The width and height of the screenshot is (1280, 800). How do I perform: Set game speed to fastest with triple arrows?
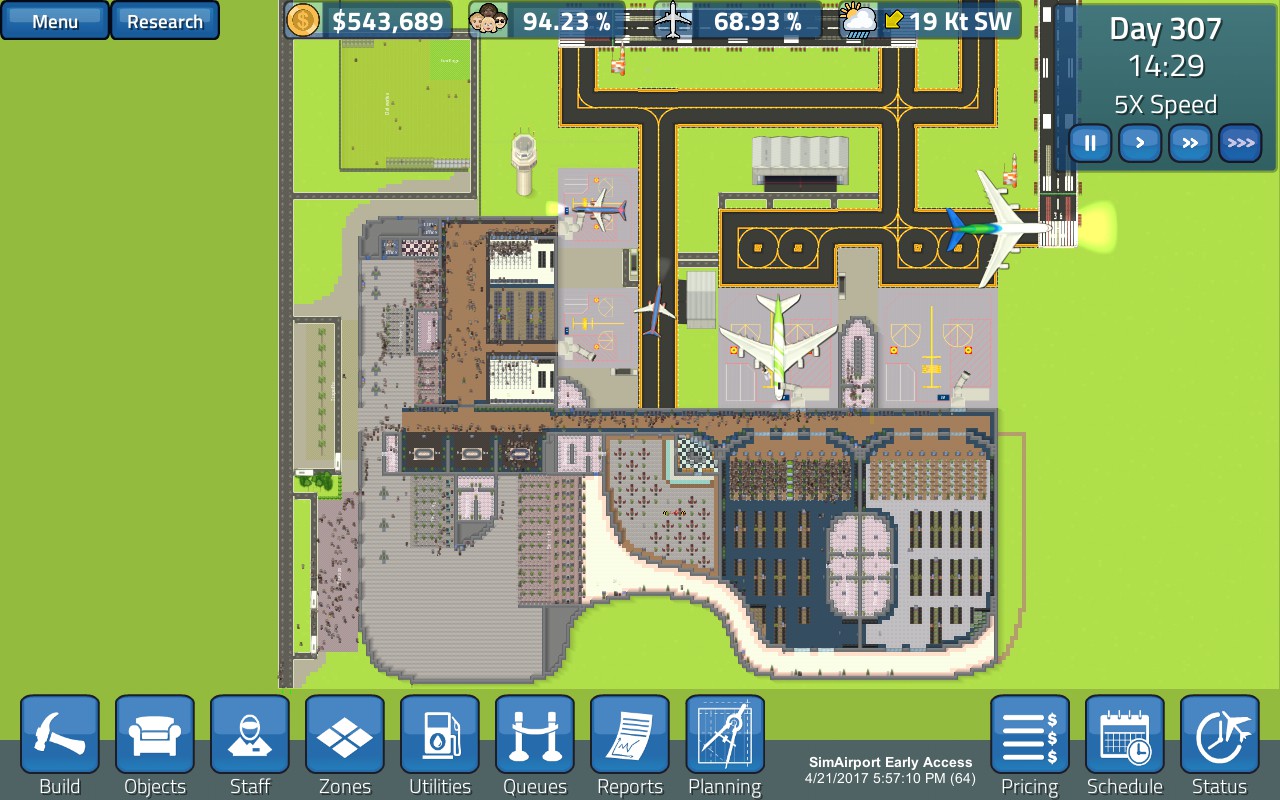click(1239, 143)
